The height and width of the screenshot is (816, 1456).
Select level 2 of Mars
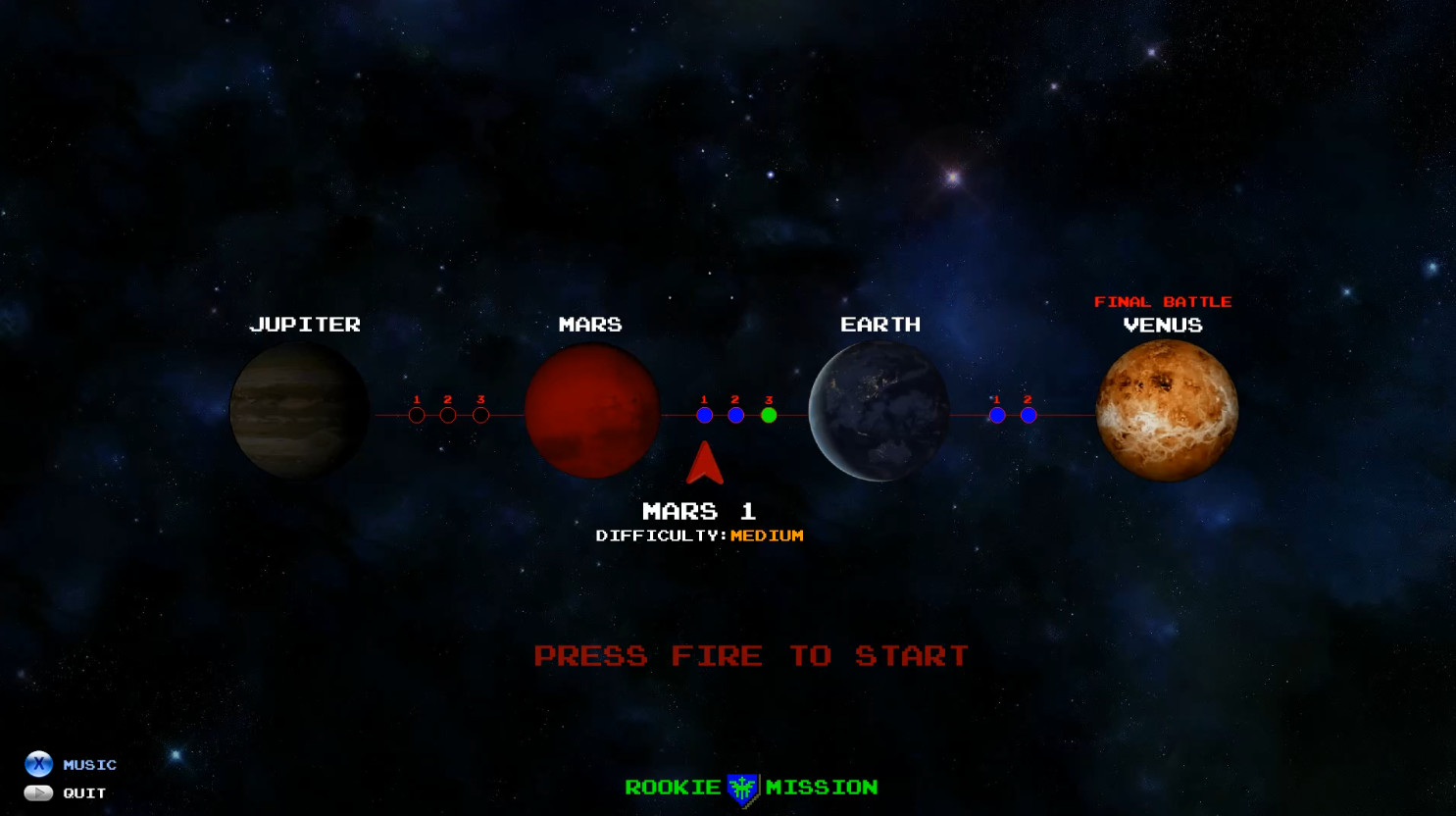pos(736,415)
